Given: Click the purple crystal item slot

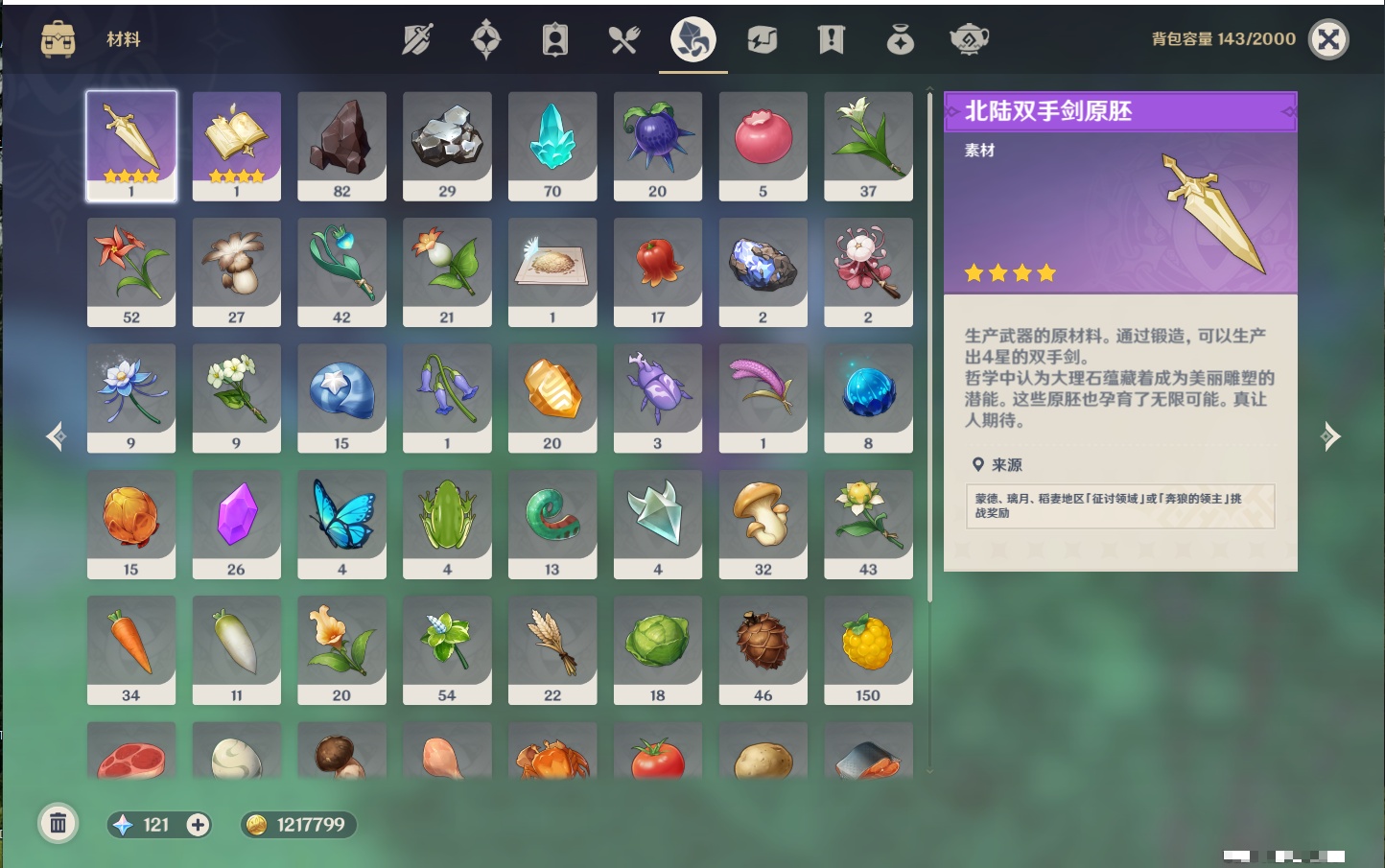Looking at the screenshot, I should coord(237,523).
